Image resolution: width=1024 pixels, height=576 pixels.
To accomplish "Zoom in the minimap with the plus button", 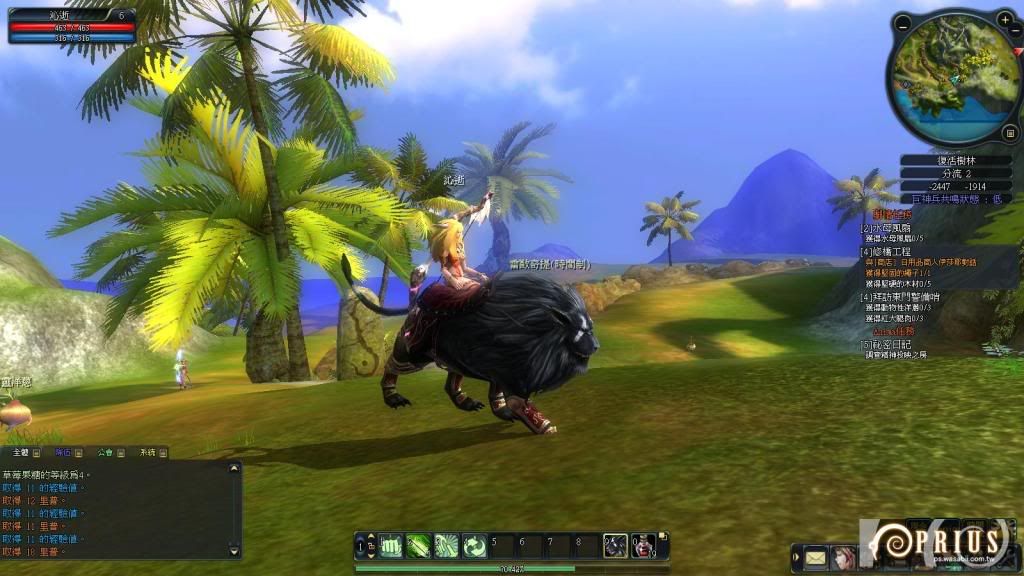I will (x=1005, y=19).
